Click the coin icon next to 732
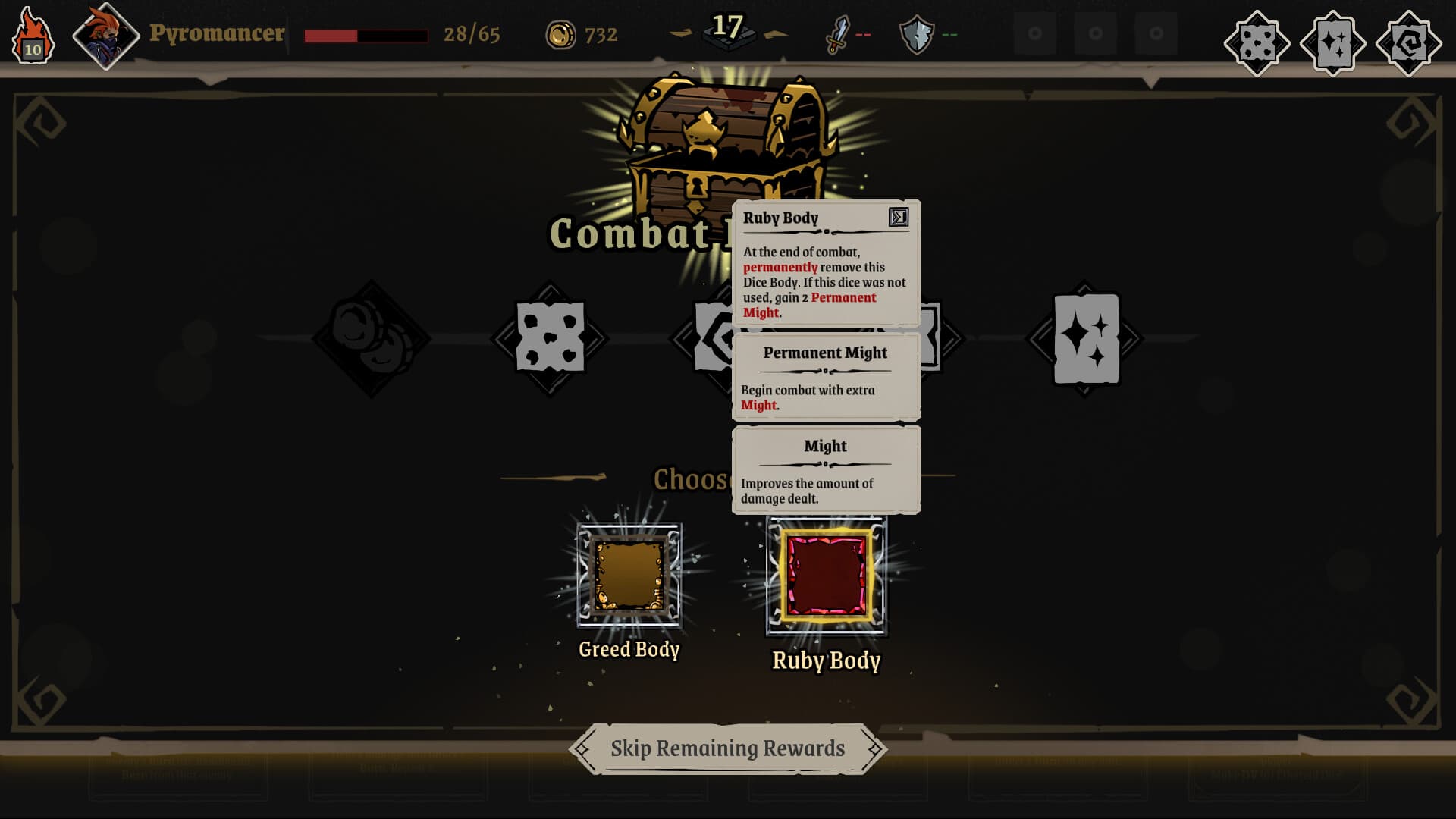 pyautogui.click(x=562, y=34)
